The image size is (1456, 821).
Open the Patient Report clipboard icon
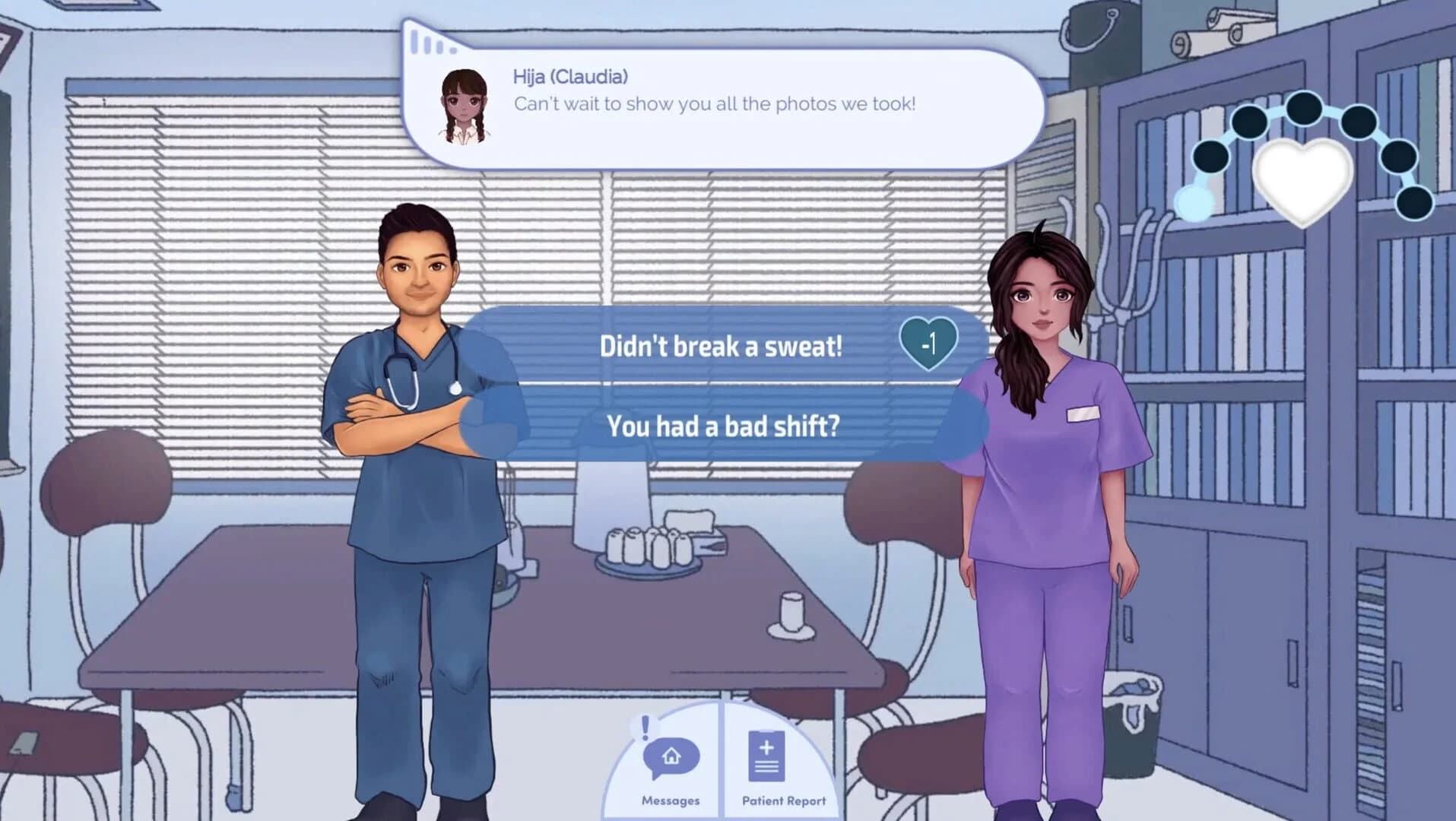767,756
